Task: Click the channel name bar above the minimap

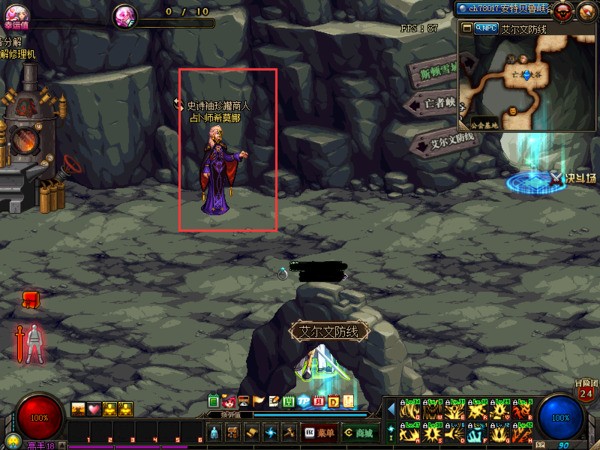Action: pos(505,8)
